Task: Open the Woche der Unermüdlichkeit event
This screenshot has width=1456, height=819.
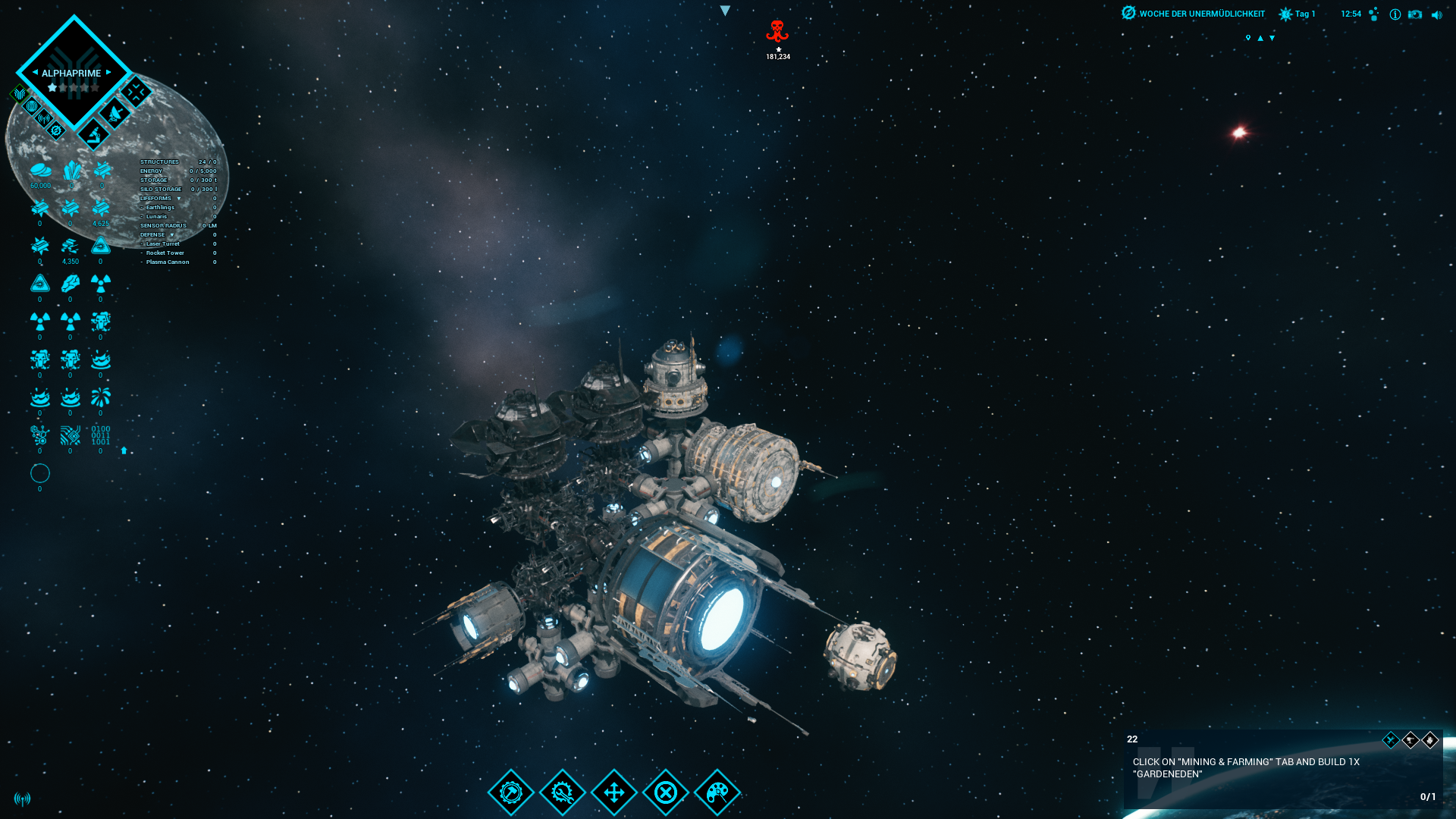Action: click(x=1193, y=14)
